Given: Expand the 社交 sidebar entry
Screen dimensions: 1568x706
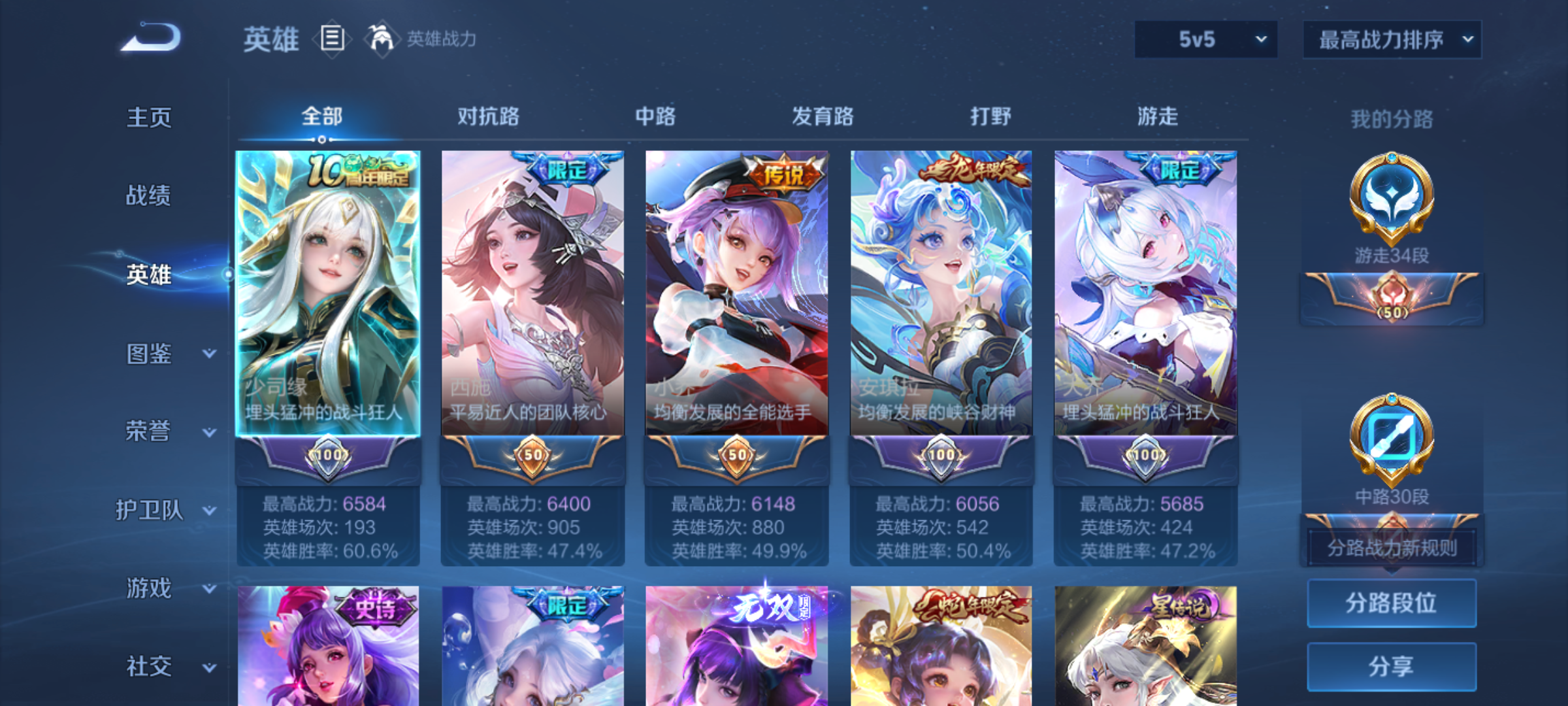Looking at the screenshot, I should (x=170, y=667).
